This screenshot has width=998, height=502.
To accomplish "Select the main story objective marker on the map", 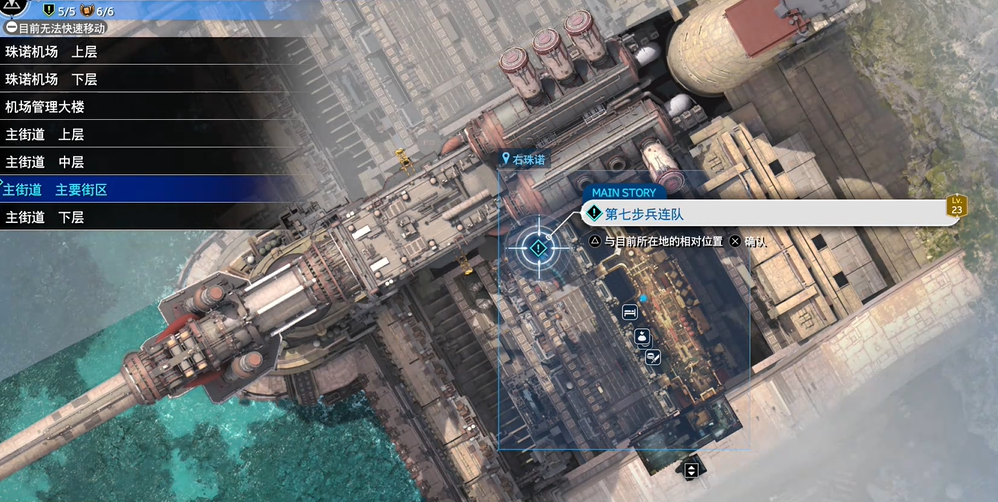I will [x=539, y=247].
